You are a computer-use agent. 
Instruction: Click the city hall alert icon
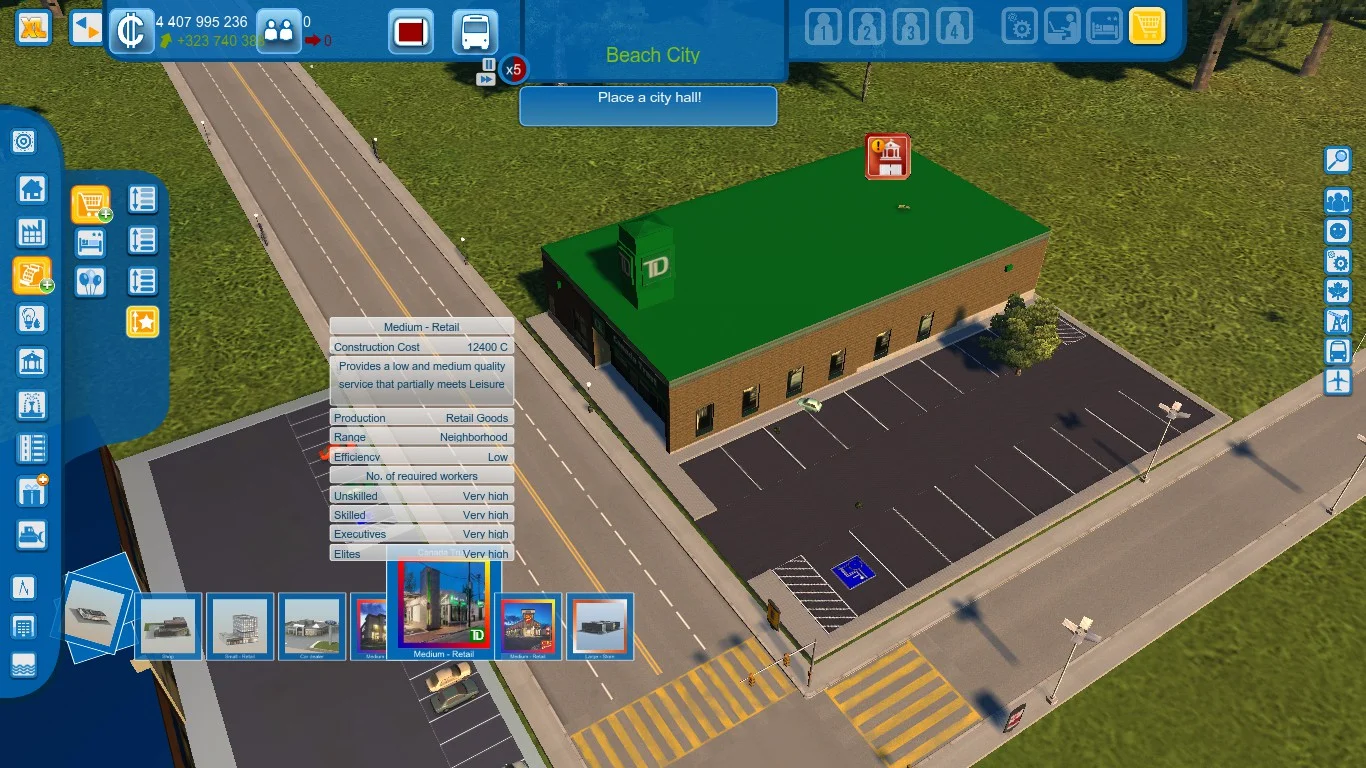[887, 157]
